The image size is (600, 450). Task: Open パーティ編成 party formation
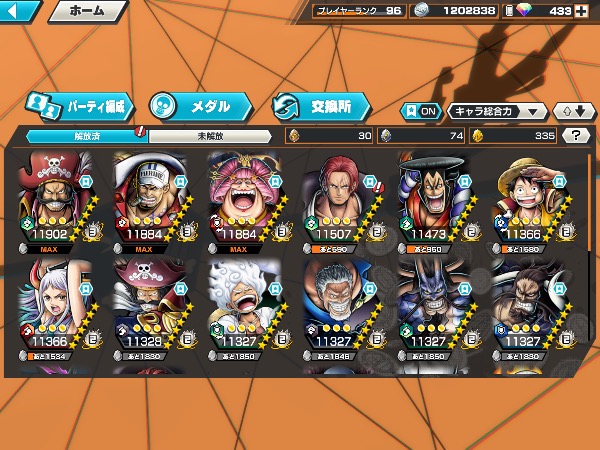coord(80,105)
